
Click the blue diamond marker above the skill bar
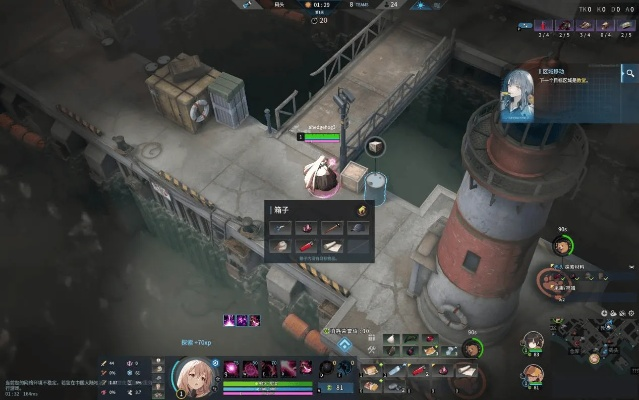[x=344, y=345]
